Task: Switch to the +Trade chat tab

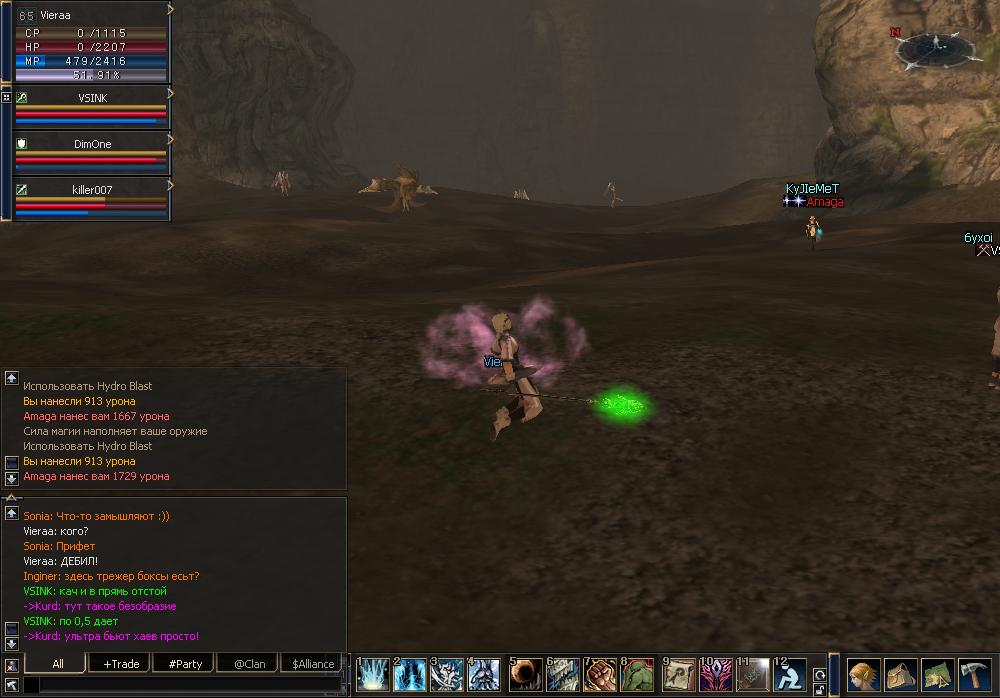Action: tap(121, 664)
